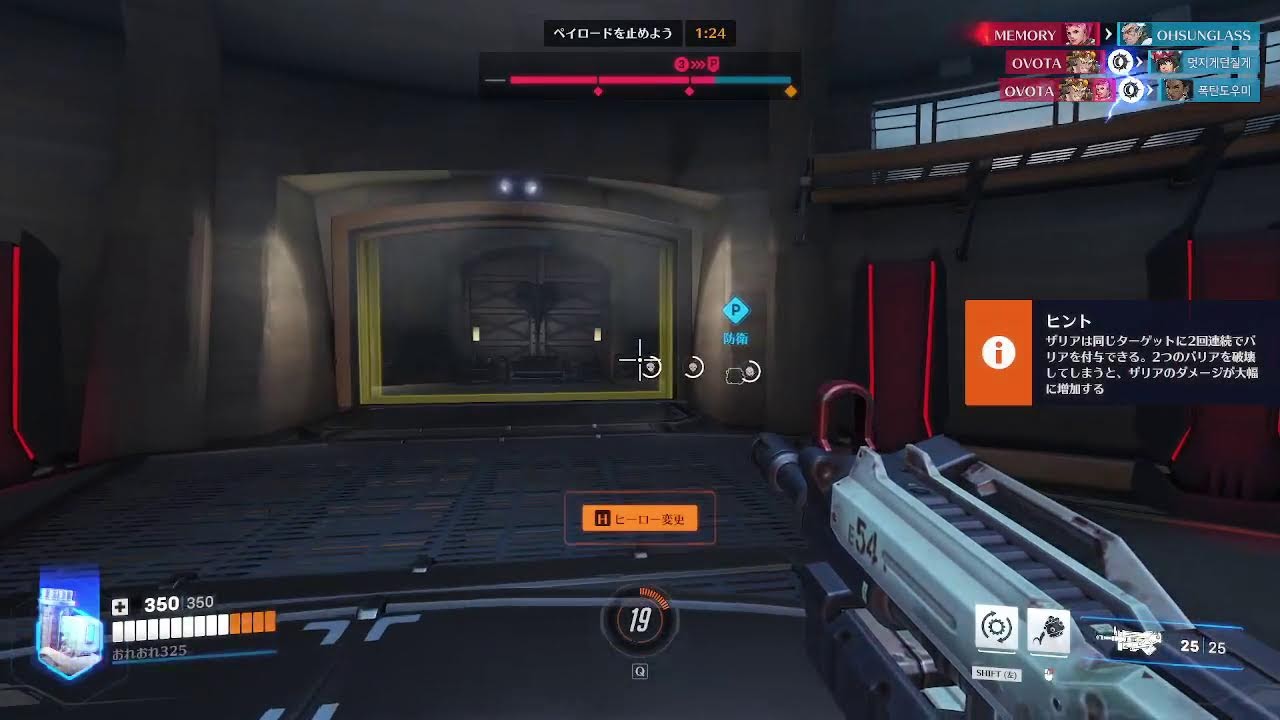Click the weapon icon beside ammo count
Viewport: 1280px width, 720px height.
[1128, 642]
